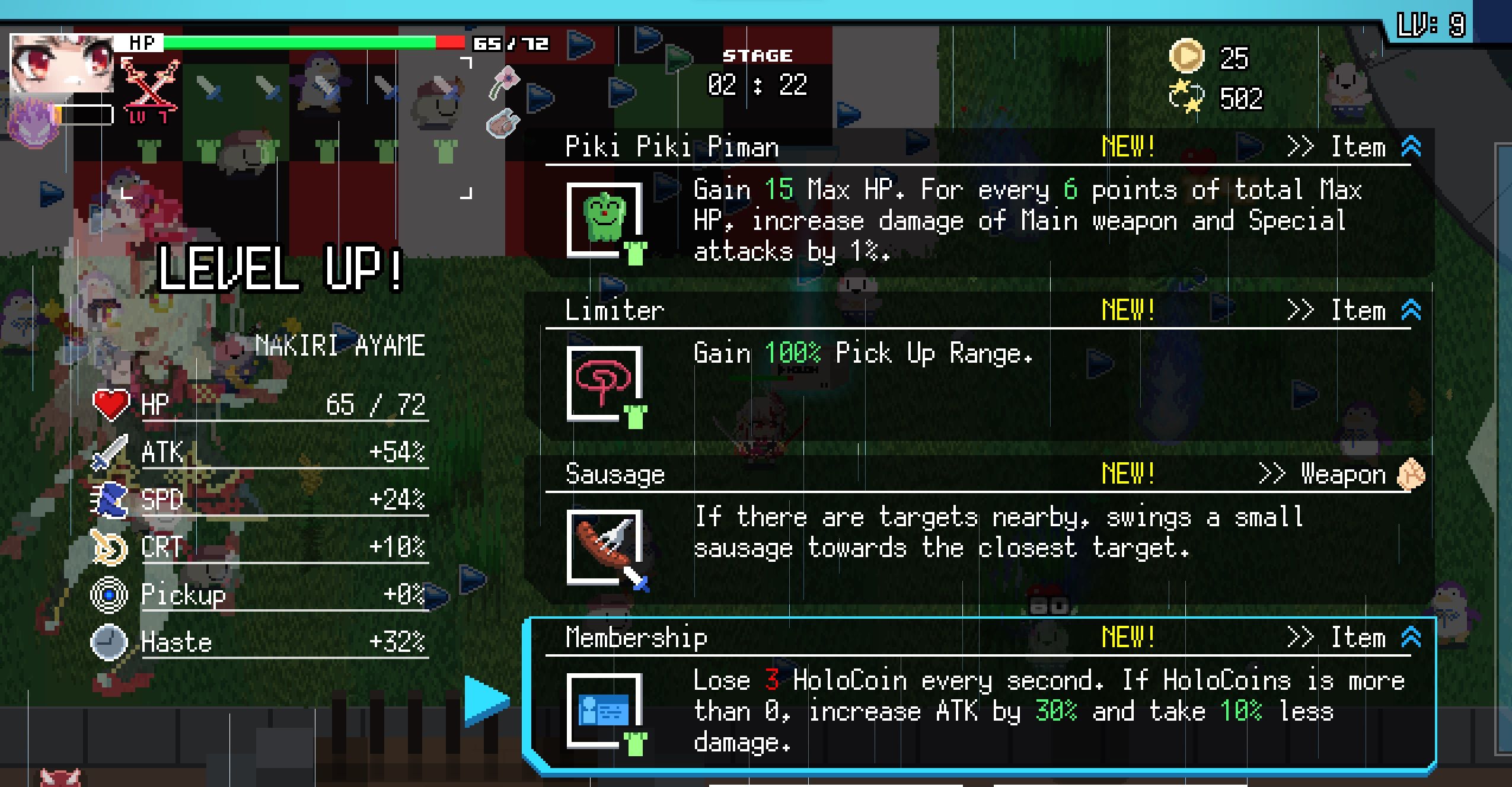The height and width of the screenshot is (787, 1512).
Task: Click the Membership card icon
Action: (605, 708)
